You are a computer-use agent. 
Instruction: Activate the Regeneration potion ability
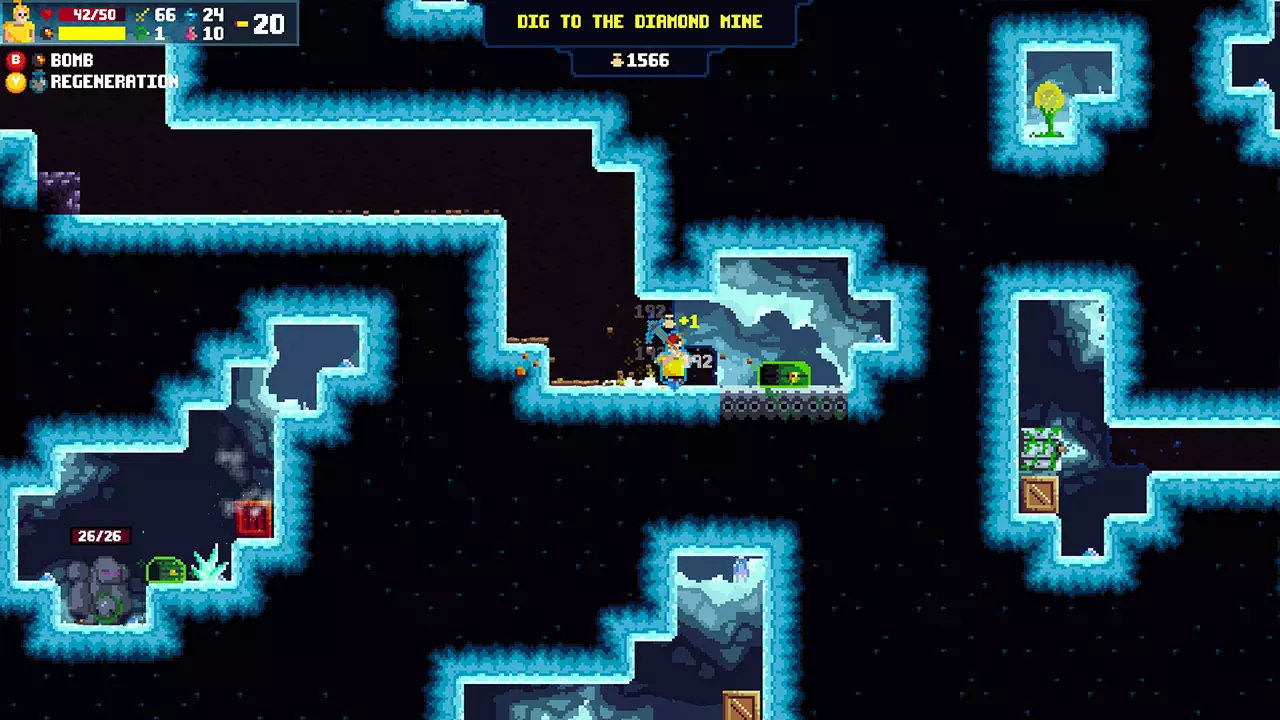tap(39, 83)
